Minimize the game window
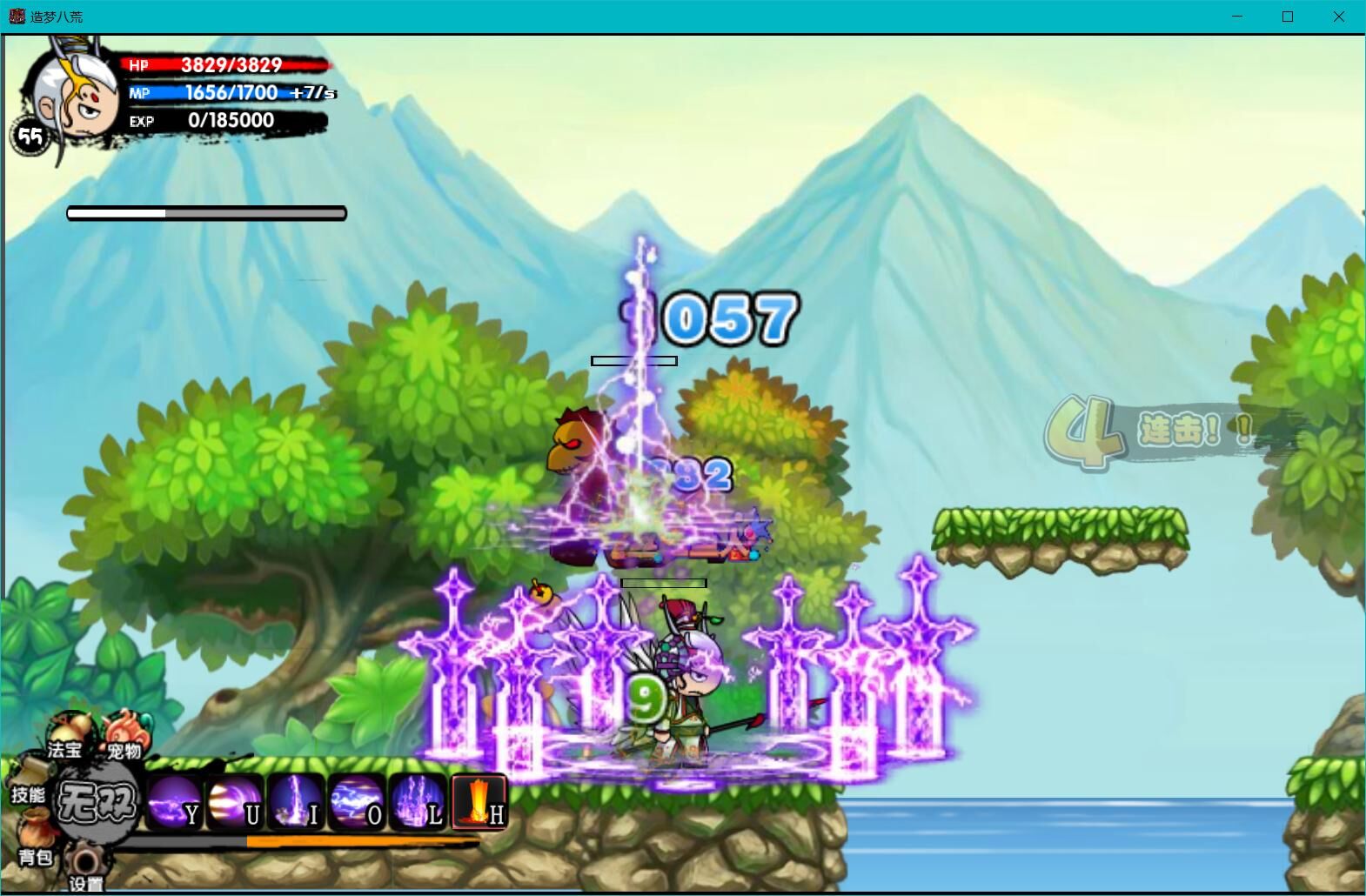 click(1237, 17)
